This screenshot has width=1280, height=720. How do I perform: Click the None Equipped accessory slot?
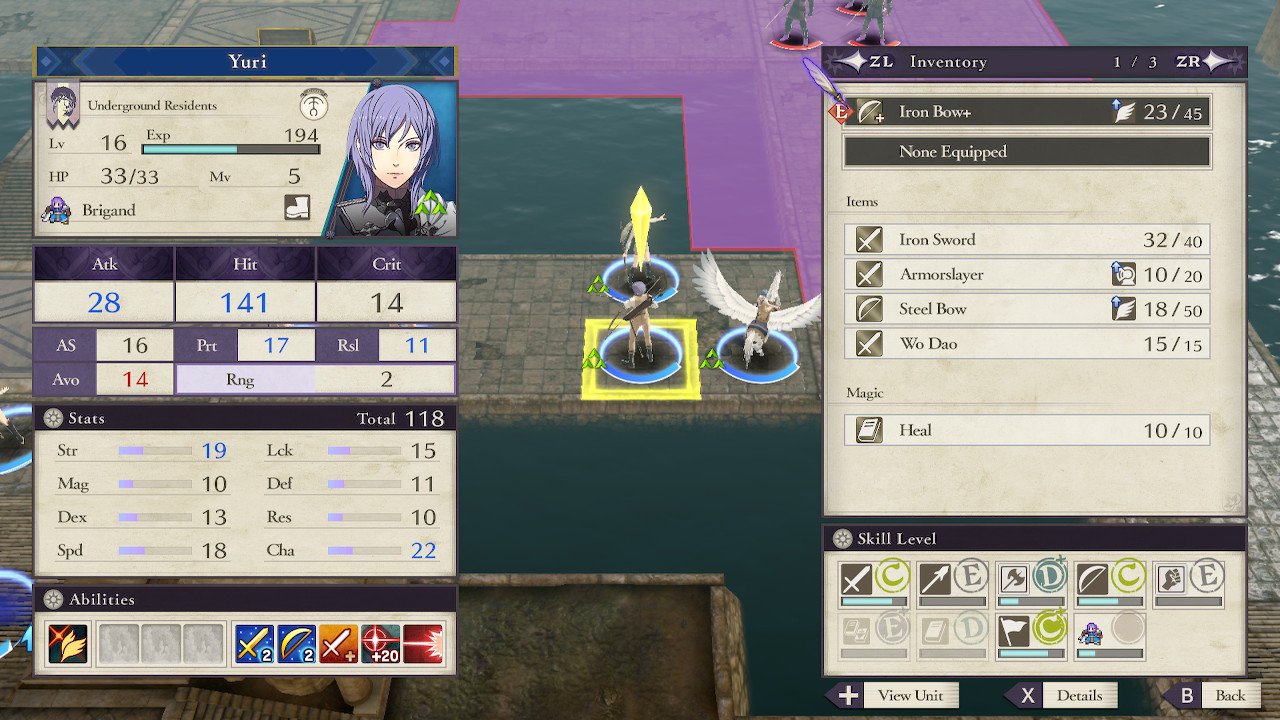[x=1027, y=152]
